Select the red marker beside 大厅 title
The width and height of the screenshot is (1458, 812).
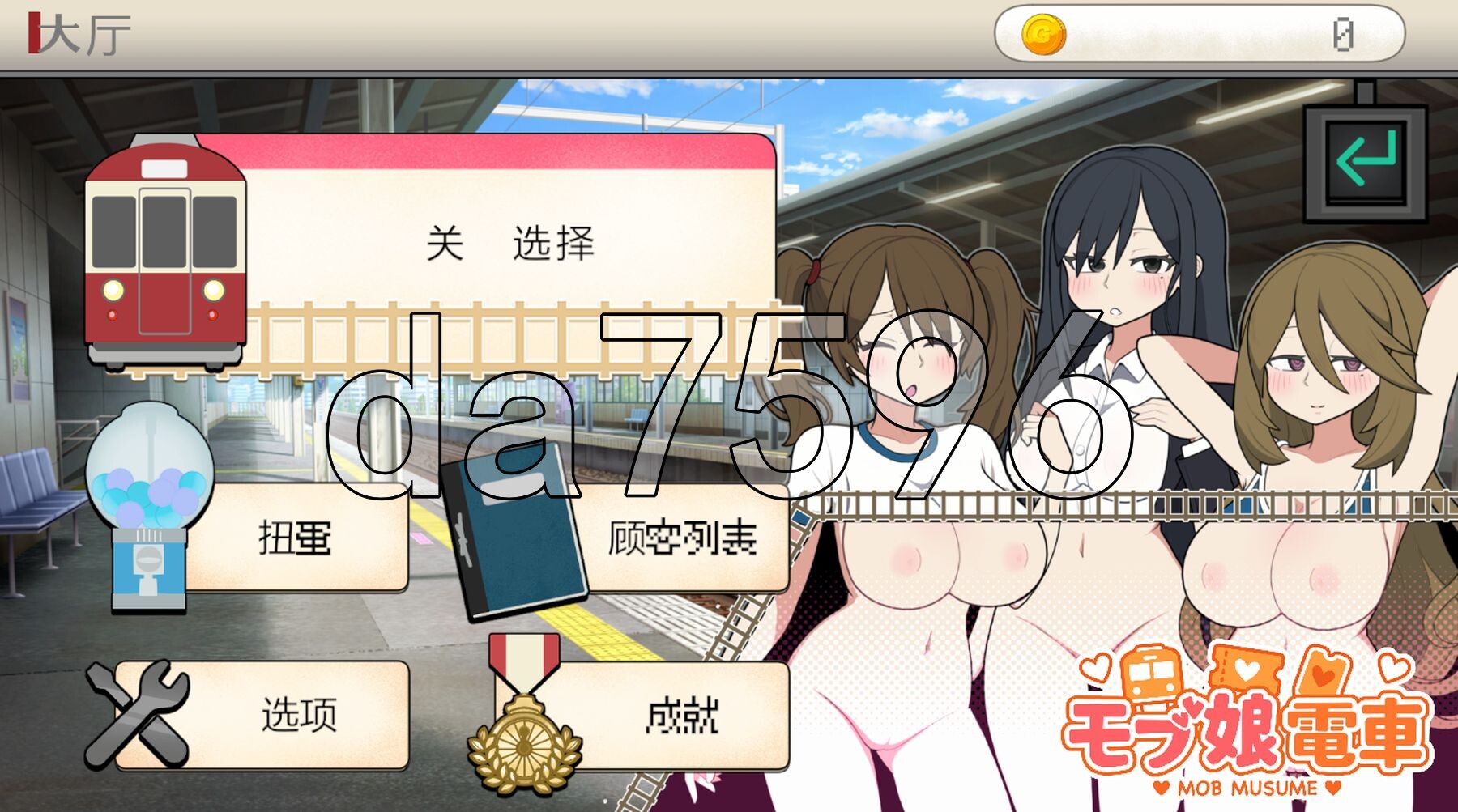(34, 34)
